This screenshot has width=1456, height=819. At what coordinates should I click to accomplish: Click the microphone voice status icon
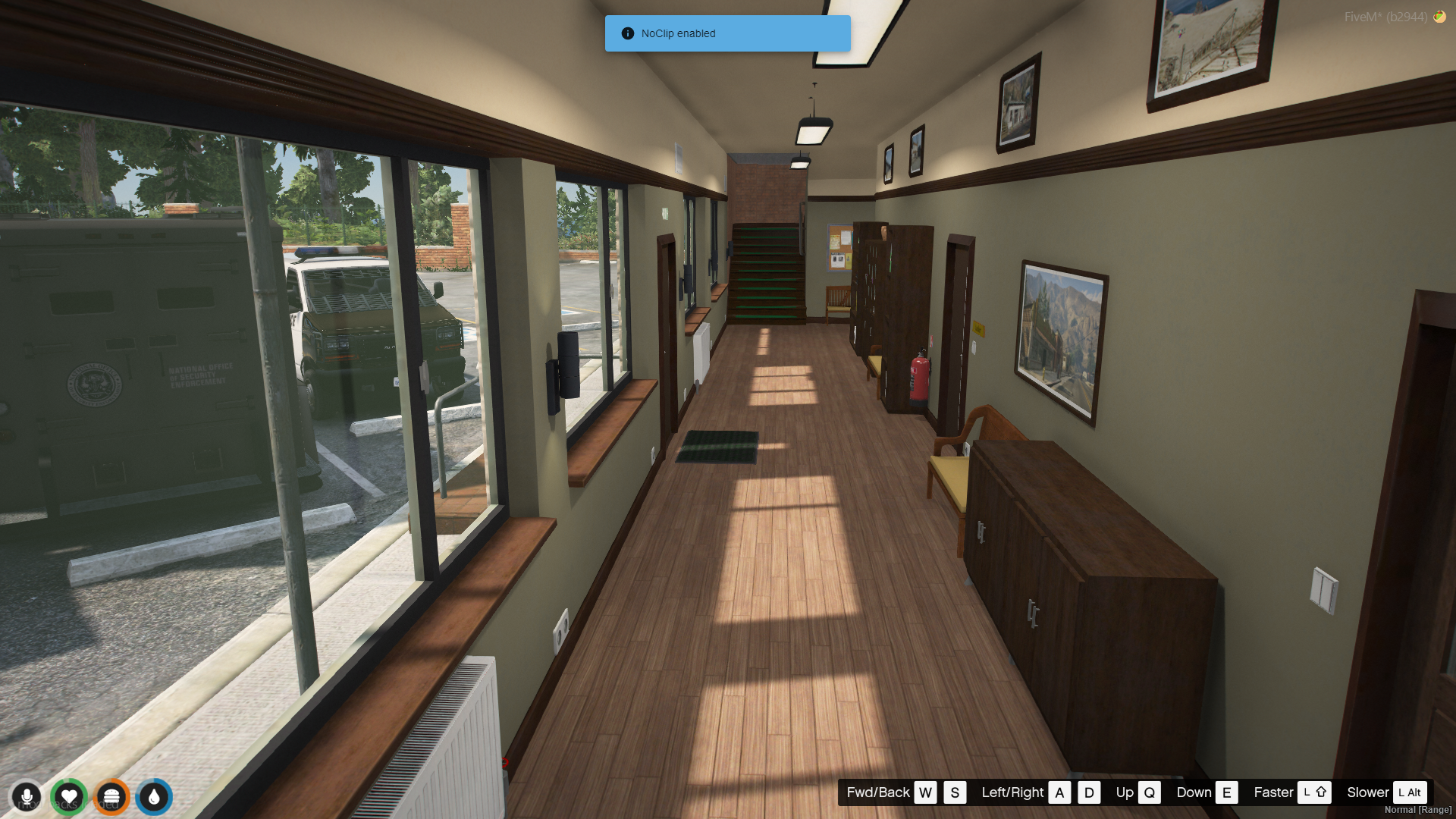27,797
